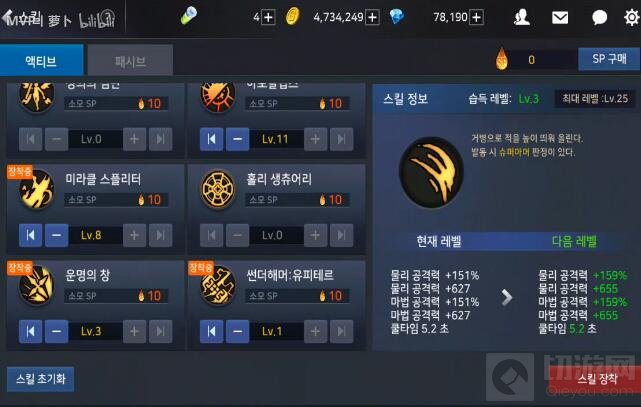Screen dimensions: 641x407
Task: Choose the 홀리 생츄어리 skill icon
Action: (218, 190)
